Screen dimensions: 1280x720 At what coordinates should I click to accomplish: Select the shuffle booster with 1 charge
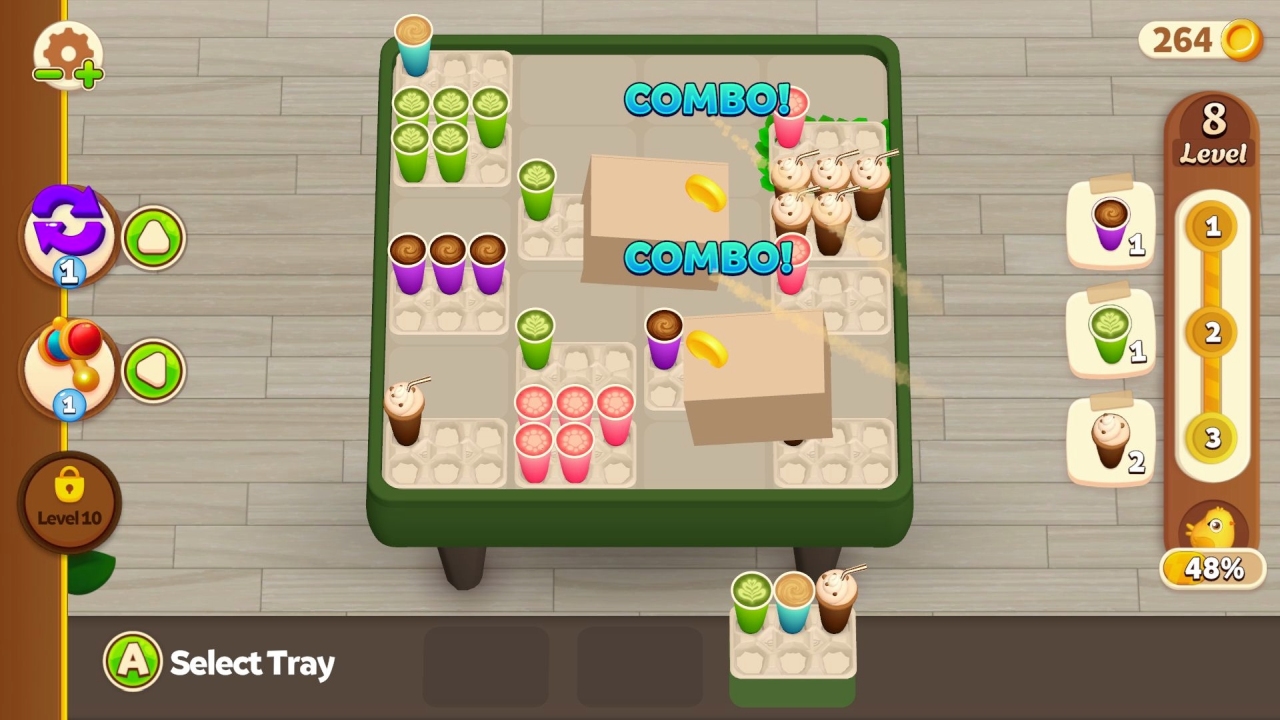pyautogui.click(x=66, y=235)
